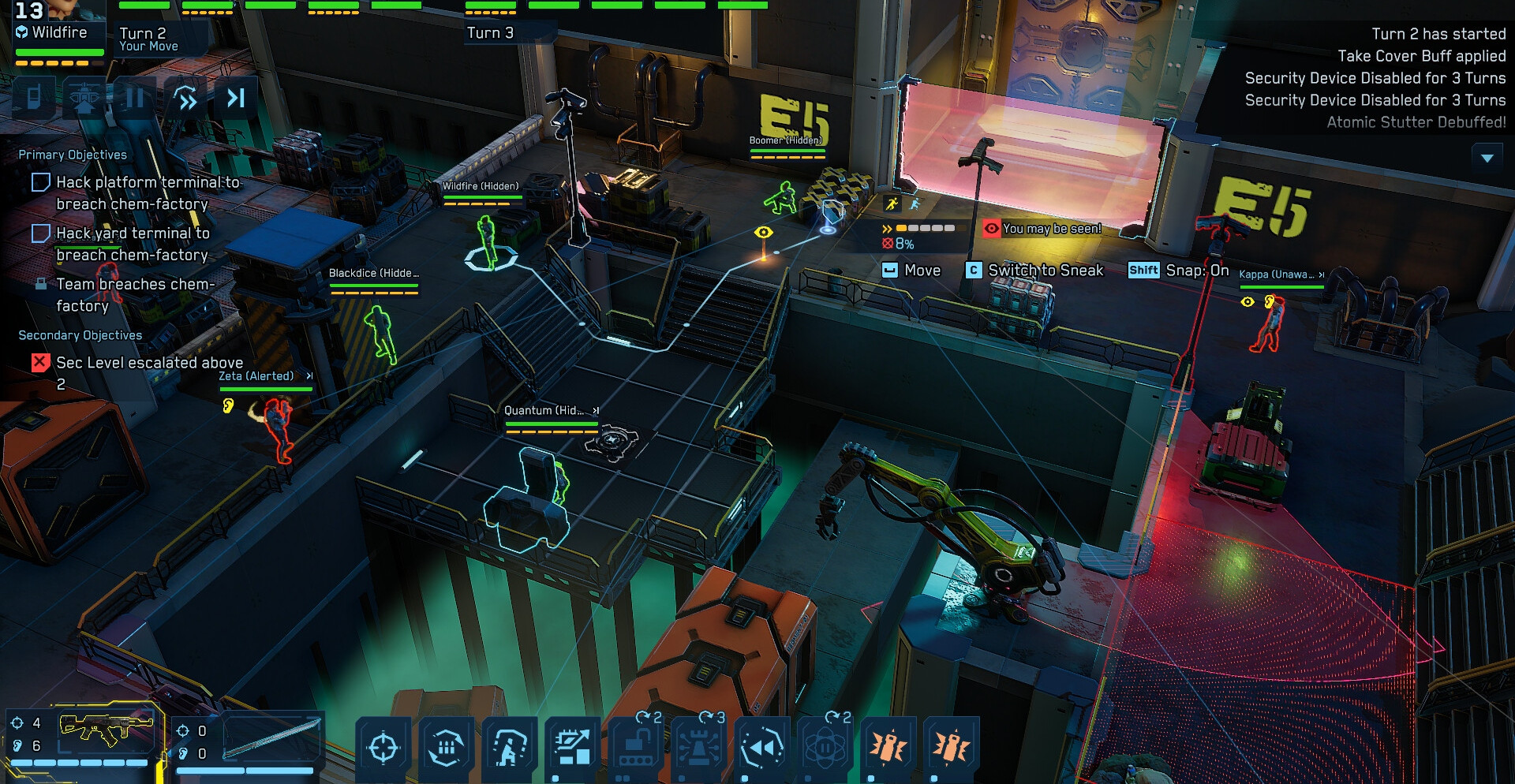
Task: Activate the take cover crouch ability
Action: pyautogui.click(x=510, y=747)
